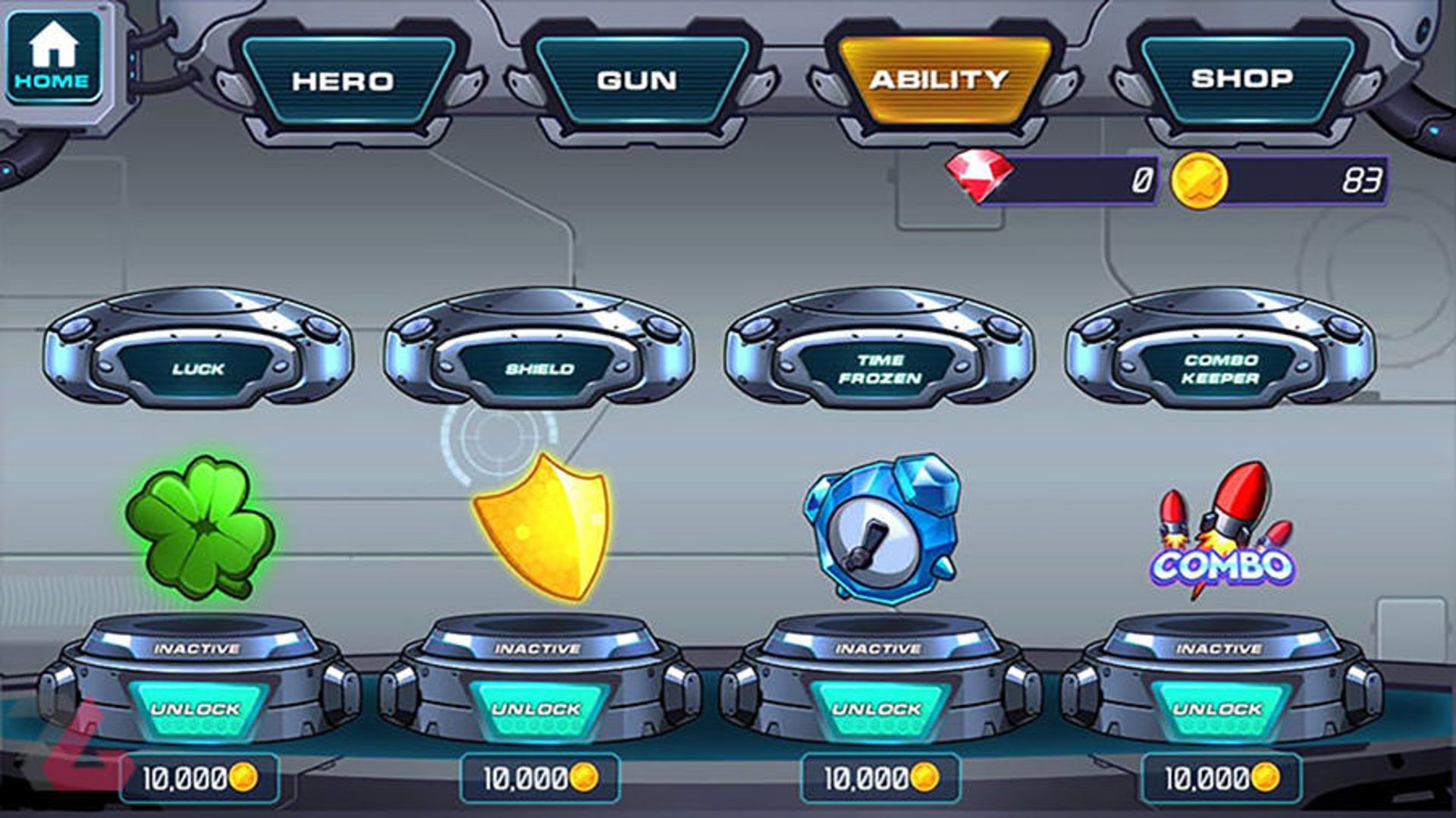The height and width of the screenshot is (818, 1456).
Task: Open the Shop tab
Action: [1241, 78]
